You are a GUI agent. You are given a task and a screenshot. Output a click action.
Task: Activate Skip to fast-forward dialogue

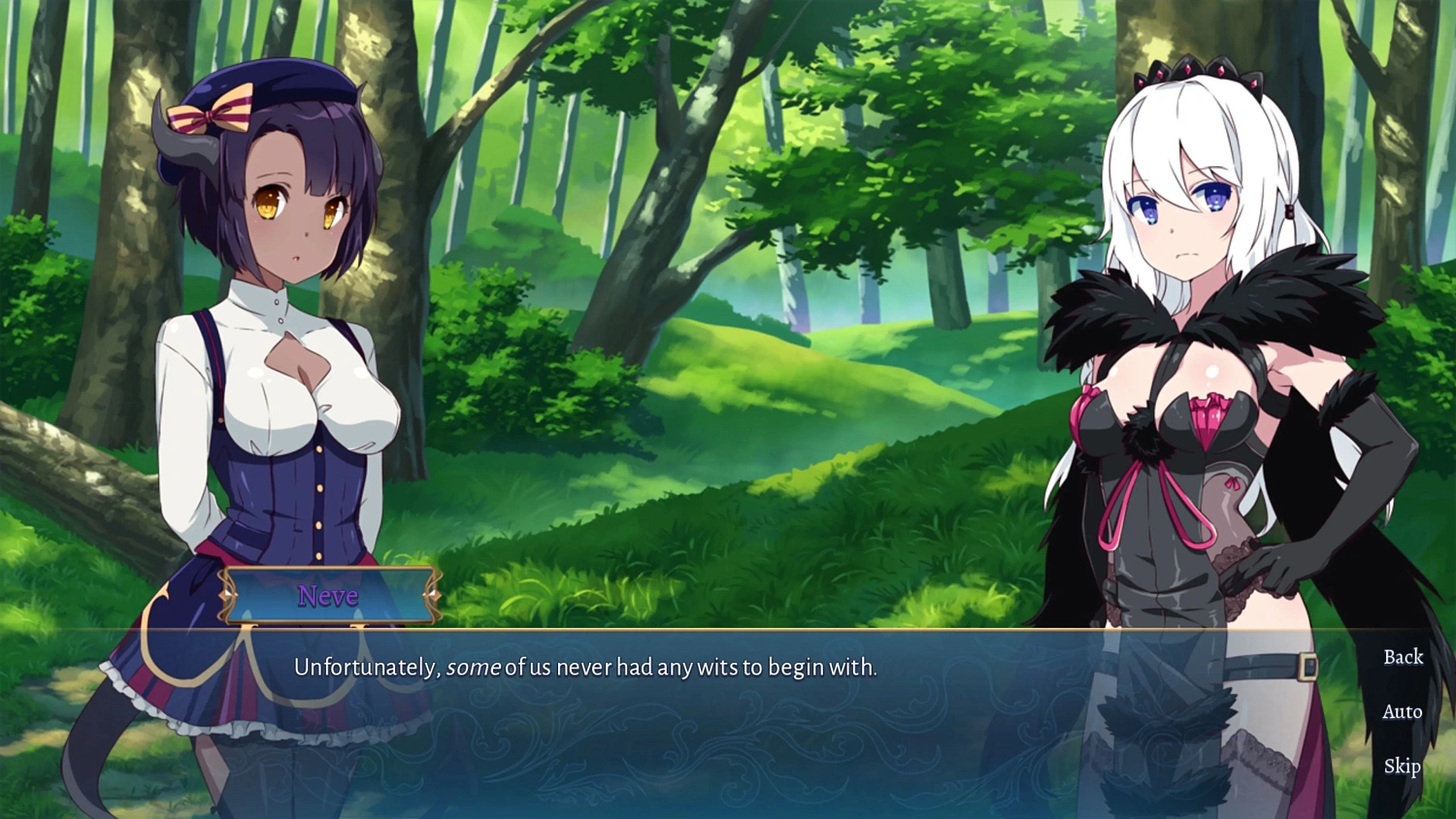pyautogui.click(x=1402, y=767)
